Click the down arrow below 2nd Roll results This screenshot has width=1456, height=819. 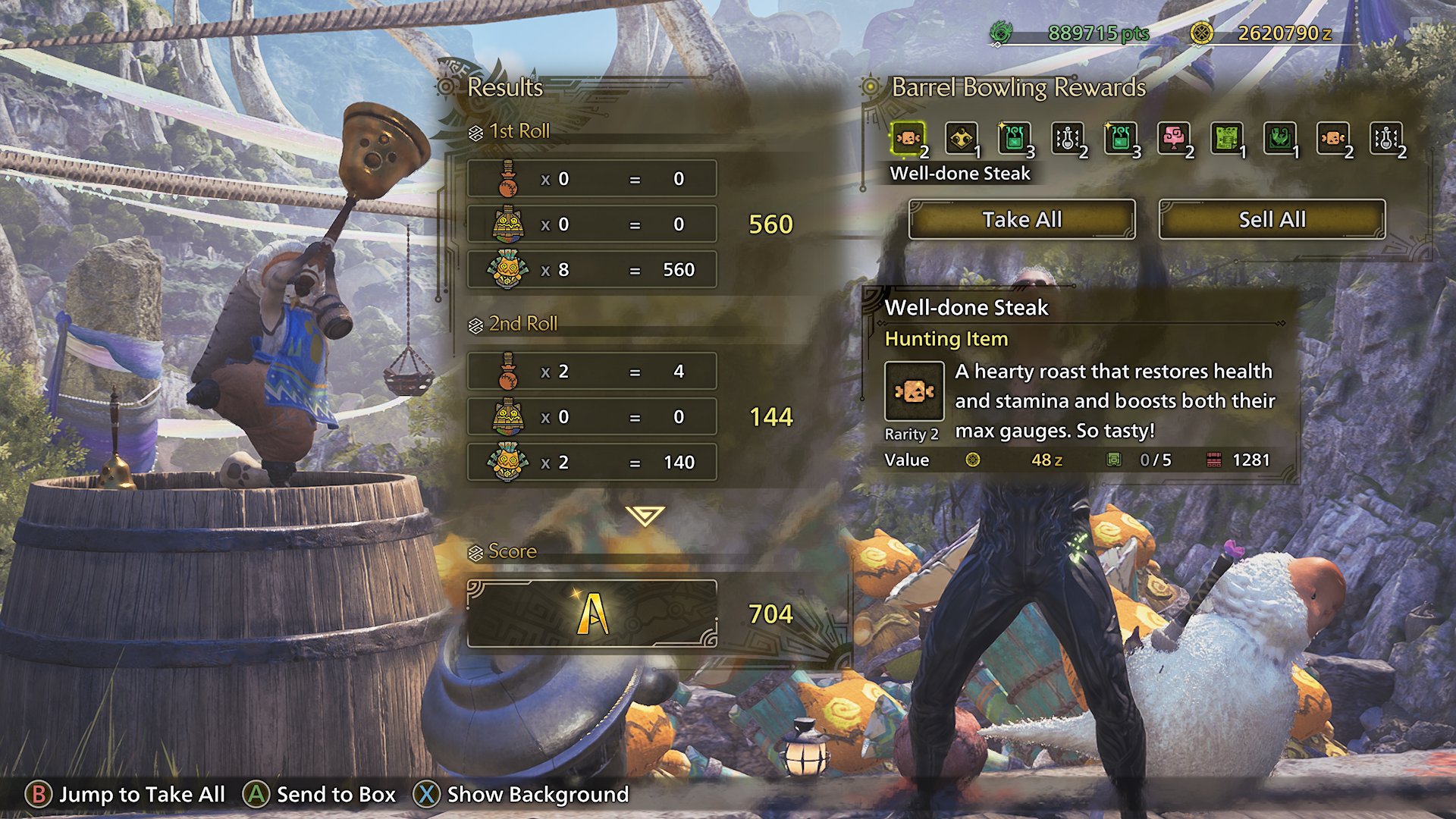point(645,516)
